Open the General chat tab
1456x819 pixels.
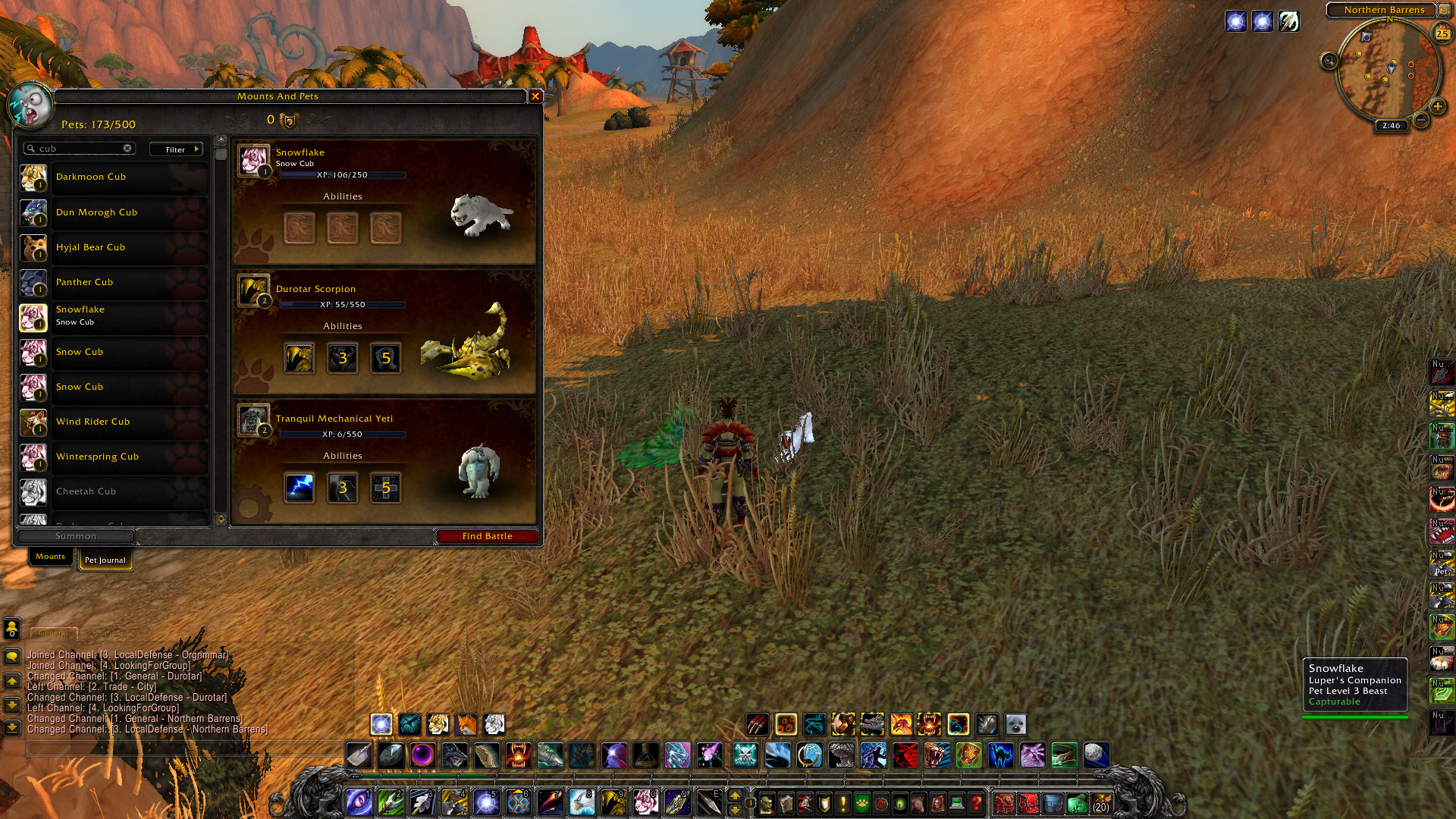pos(53,633)
